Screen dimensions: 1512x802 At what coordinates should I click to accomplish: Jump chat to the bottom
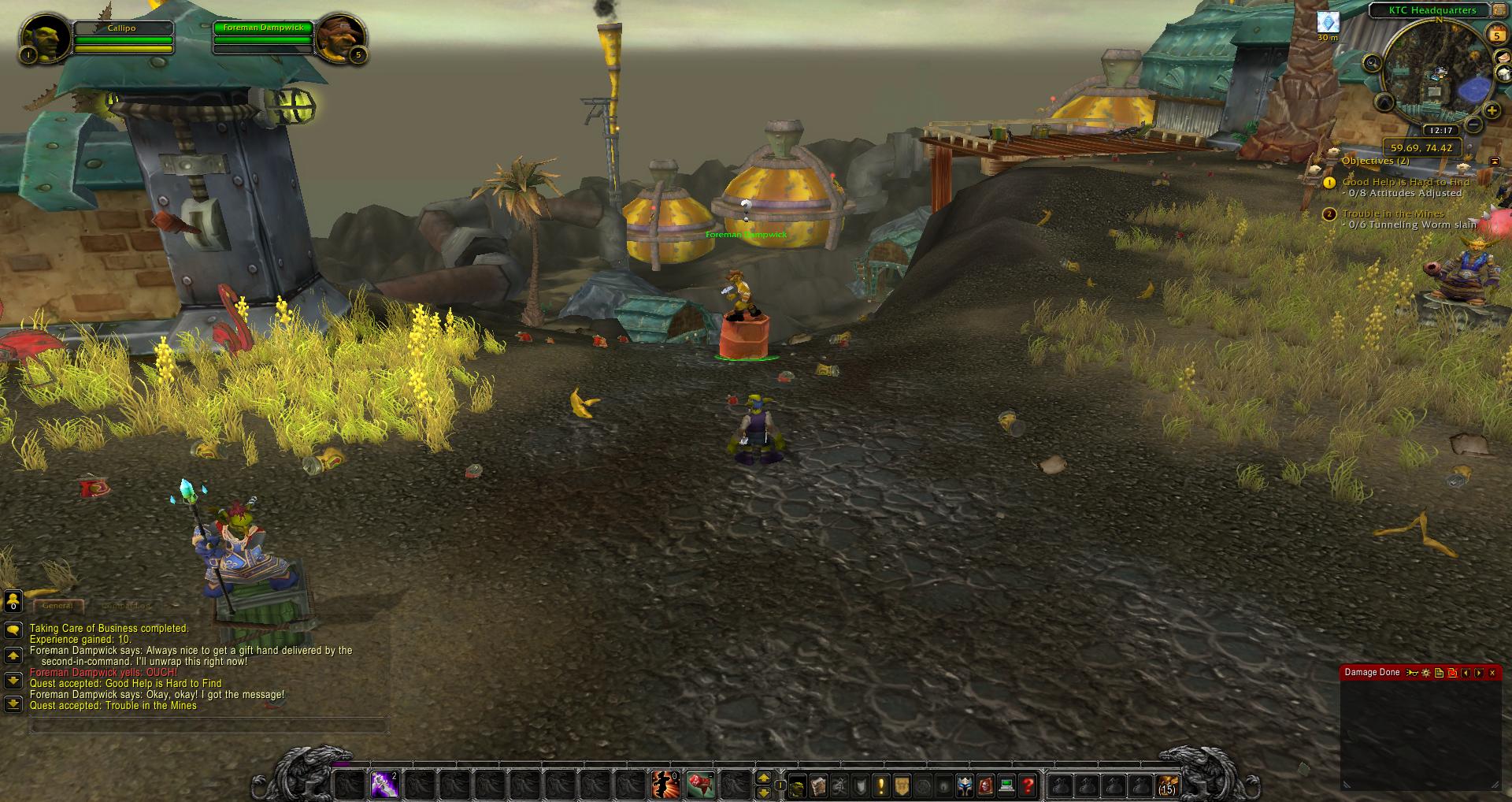click(x=13, y=704)
